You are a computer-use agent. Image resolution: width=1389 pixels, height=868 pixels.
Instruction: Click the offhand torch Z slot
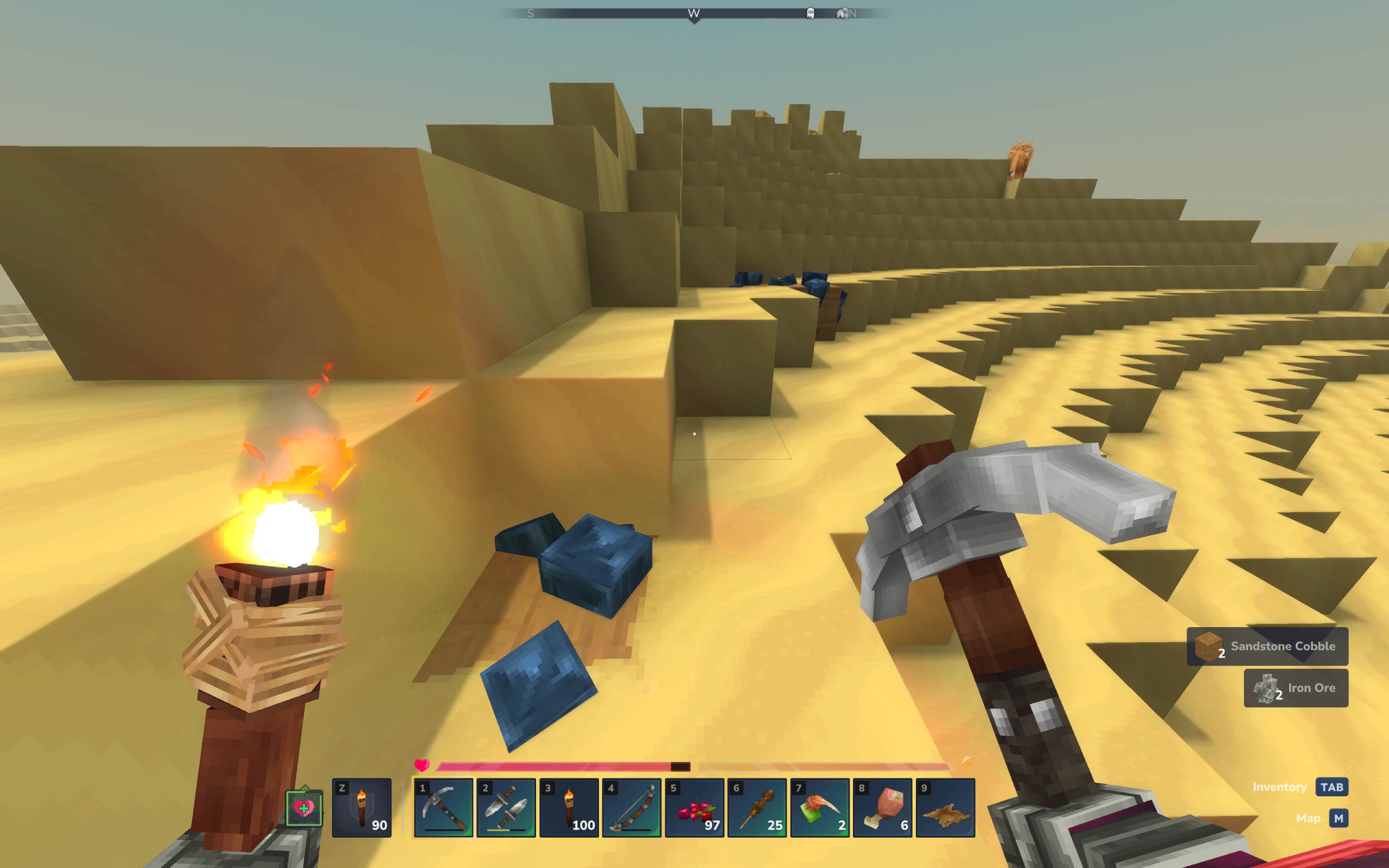pos(361,808)
